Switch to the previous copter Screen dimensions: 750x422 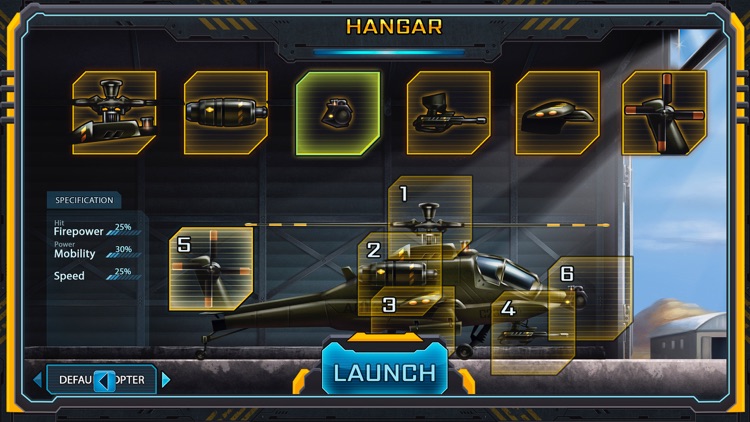[x=38, y=380]
